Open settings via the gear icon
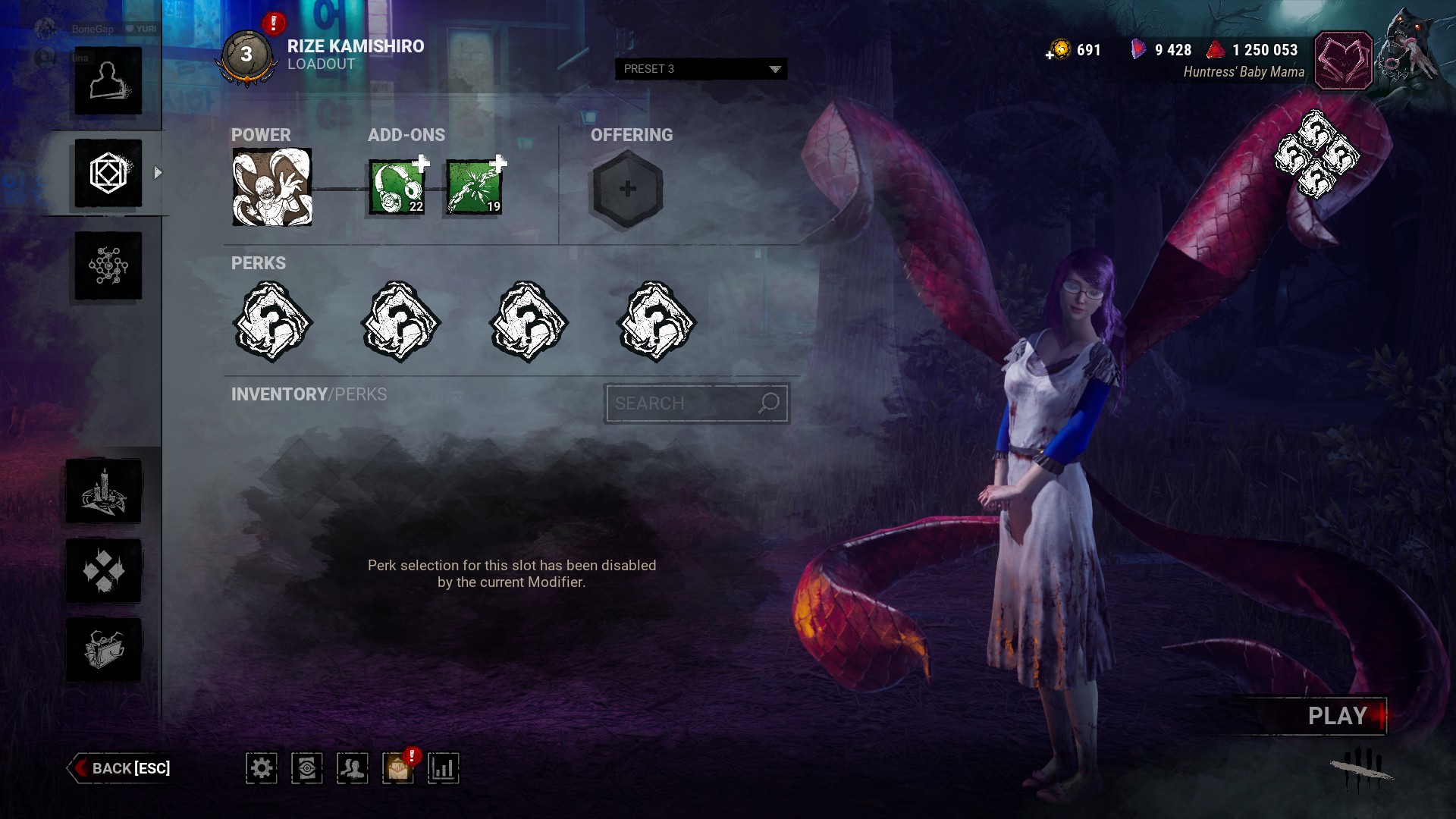This screenshot has height=819, width=1456. (x=262, y=768)
